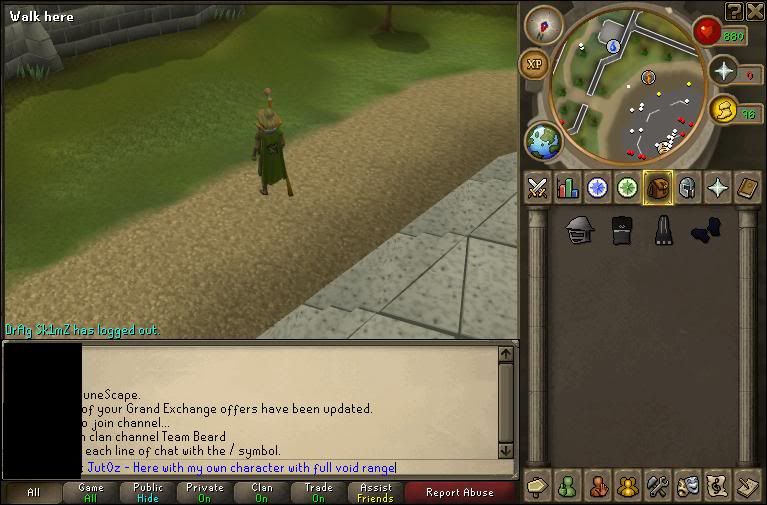Open the spellbook tab
Image resolution: width=767 pixels, height=505 pixels.
tap(748, 187)
